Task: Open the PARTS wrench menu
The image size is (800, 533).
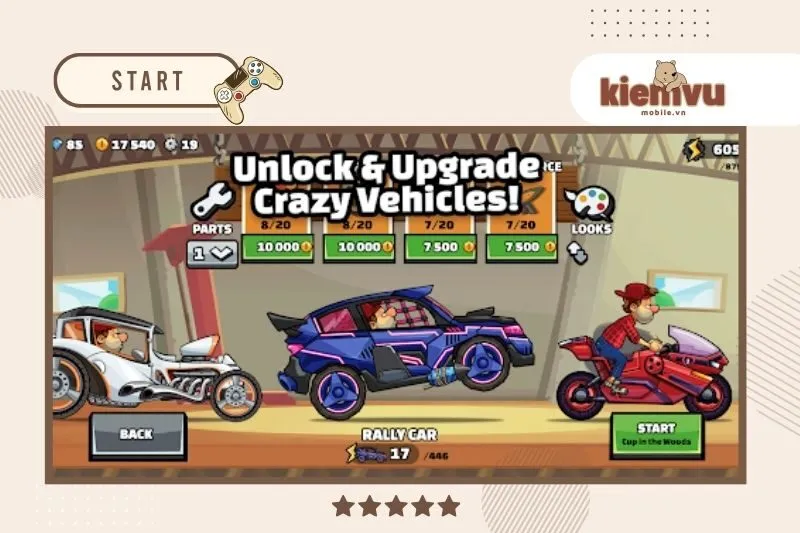Action: (x=211, y=203)
